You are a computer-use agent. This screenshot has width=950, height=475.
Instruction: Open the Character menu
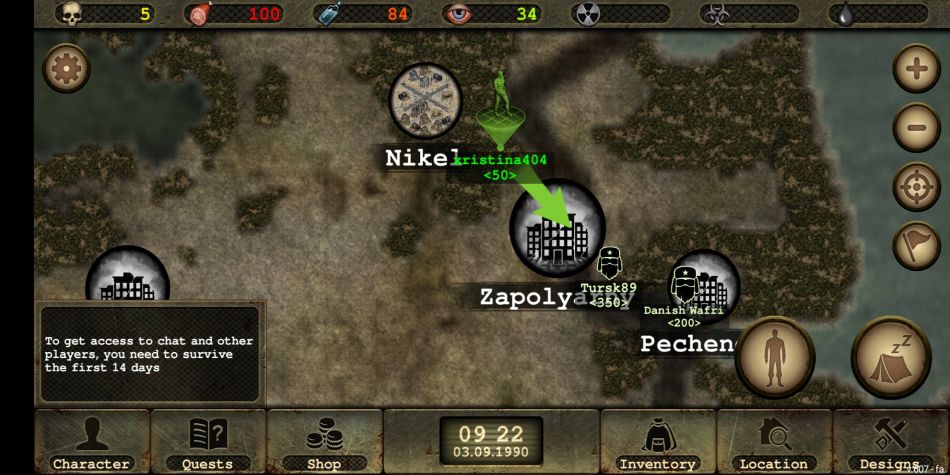pos(91,441)
